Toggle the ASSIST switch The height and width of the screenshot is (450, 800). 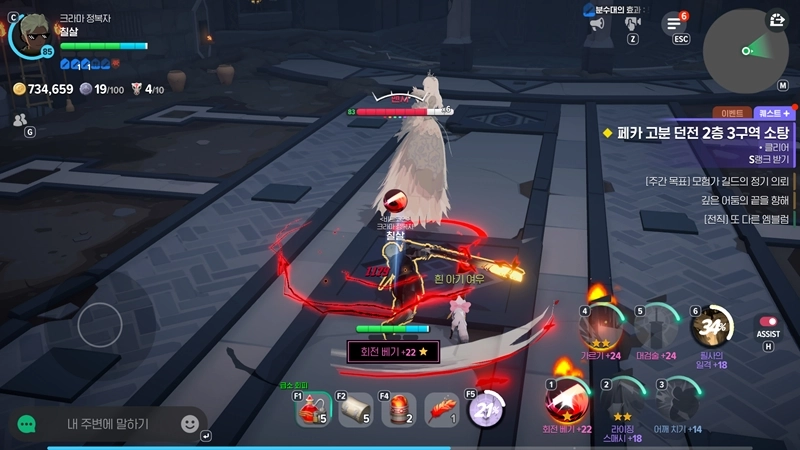coord(768,322)
